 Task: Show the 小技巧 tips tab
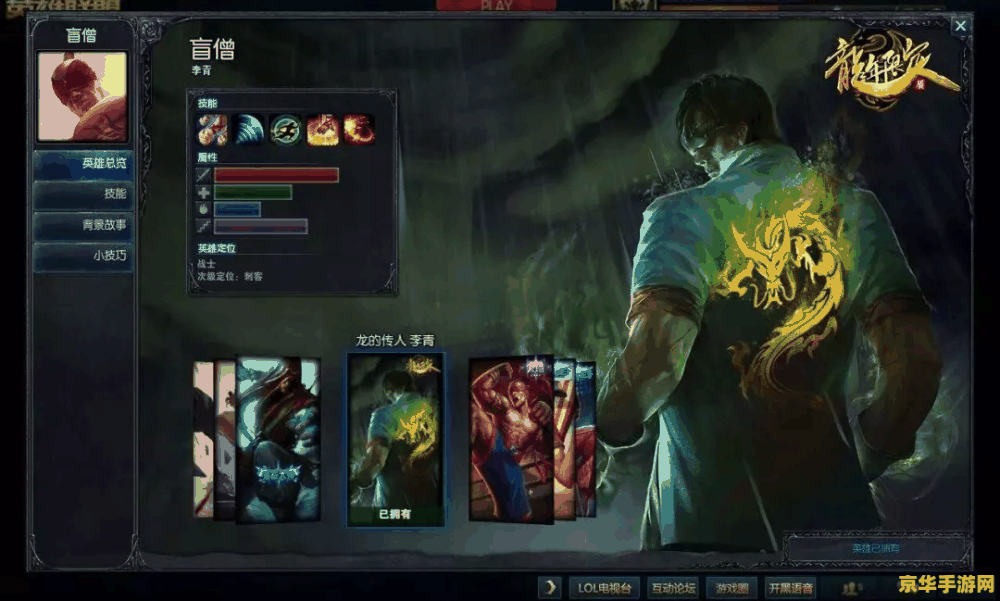83,256
